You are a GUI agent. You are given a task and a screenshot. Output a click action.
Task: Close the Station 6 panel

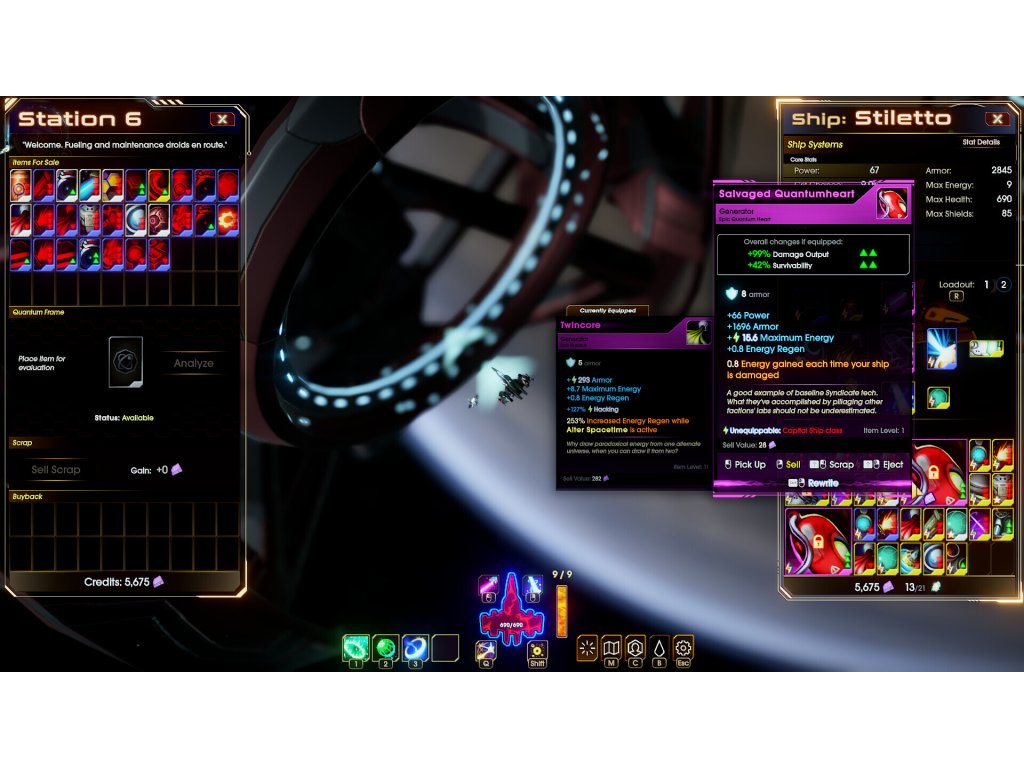click(x=222, y=119)
